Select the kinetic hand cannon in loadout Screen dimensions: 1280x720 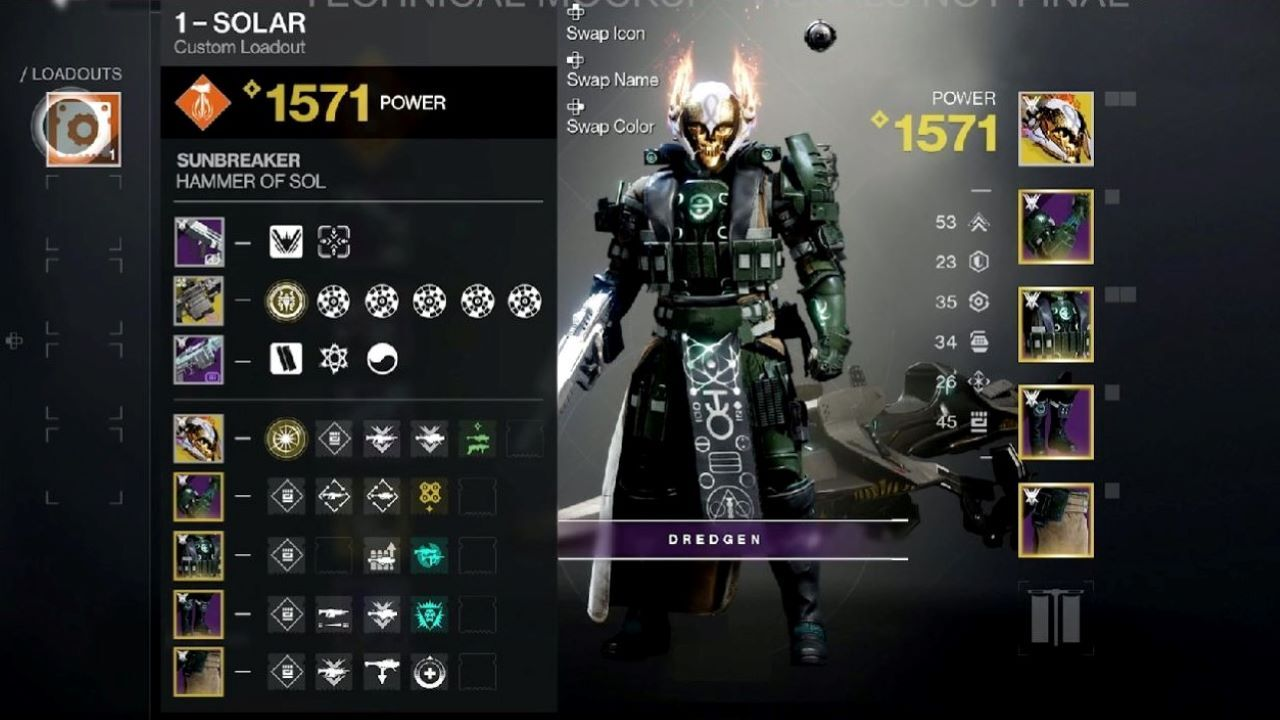198,242
